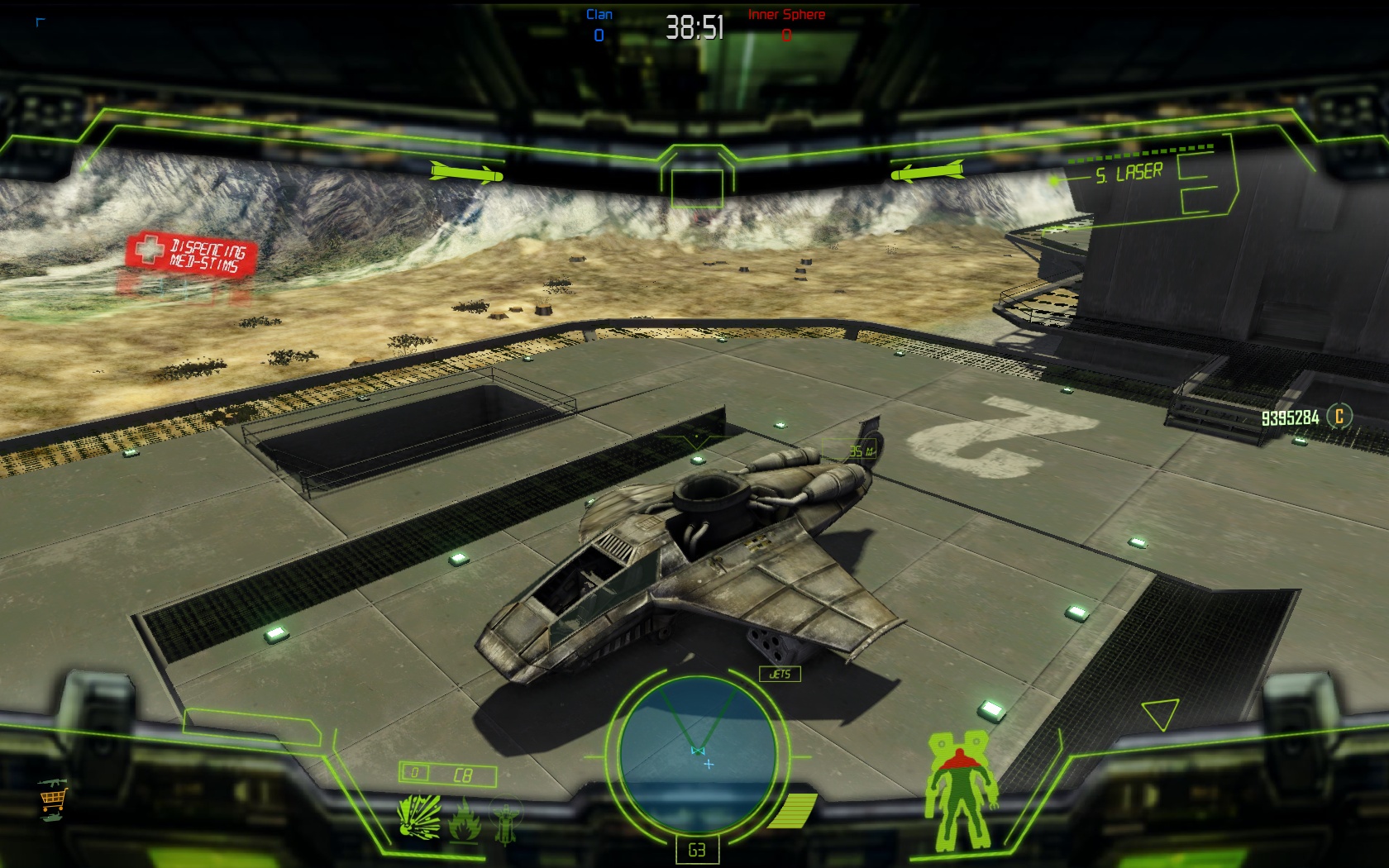Screen dimensions: 1389x868
Task: Click the tank icon below the cart
Action: point(51,817)
